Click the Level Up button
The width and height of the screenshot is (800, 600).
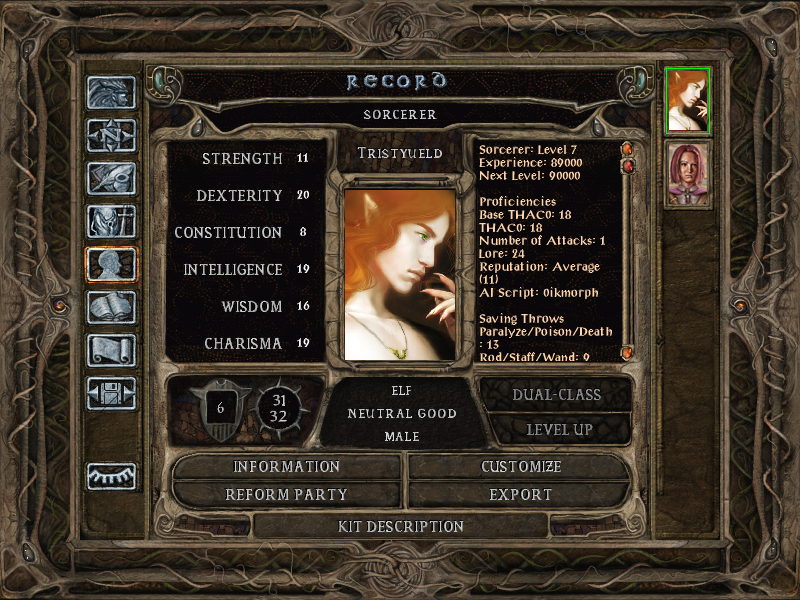558,430
